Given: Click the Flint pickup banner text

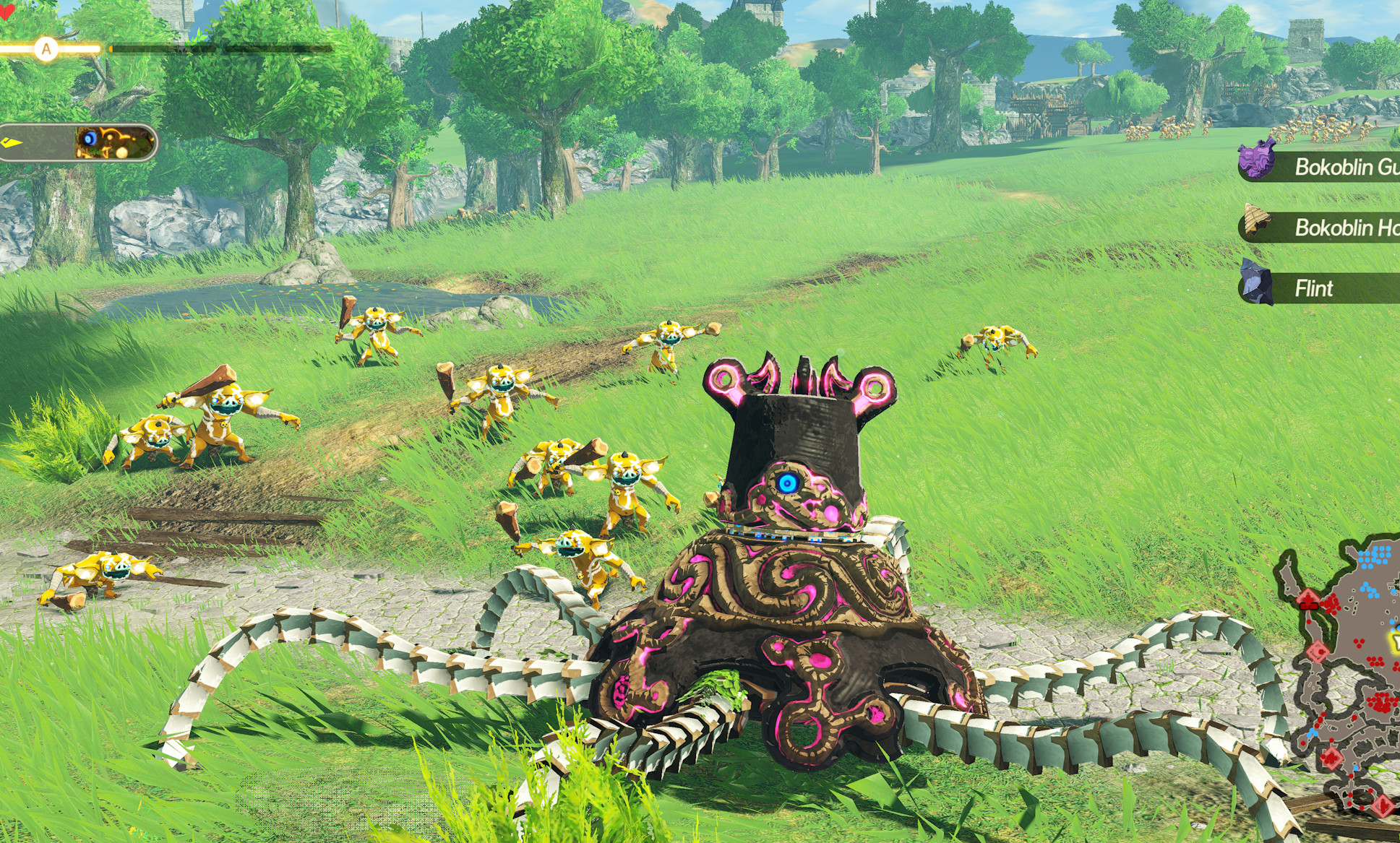Looking at the screenshot, I should tap(1317, 286).
